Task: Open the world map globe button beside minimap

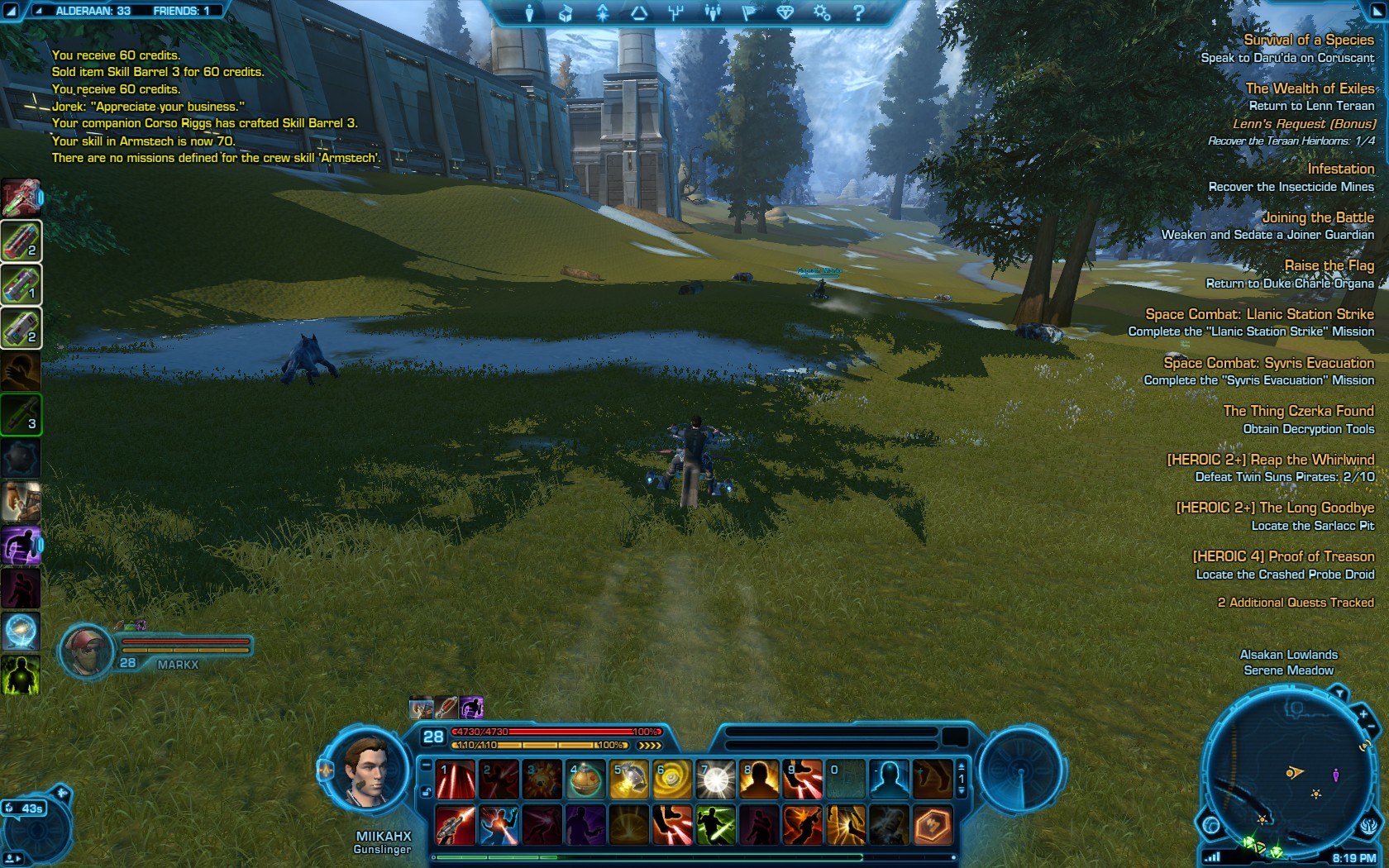Action: [1211, 825]
